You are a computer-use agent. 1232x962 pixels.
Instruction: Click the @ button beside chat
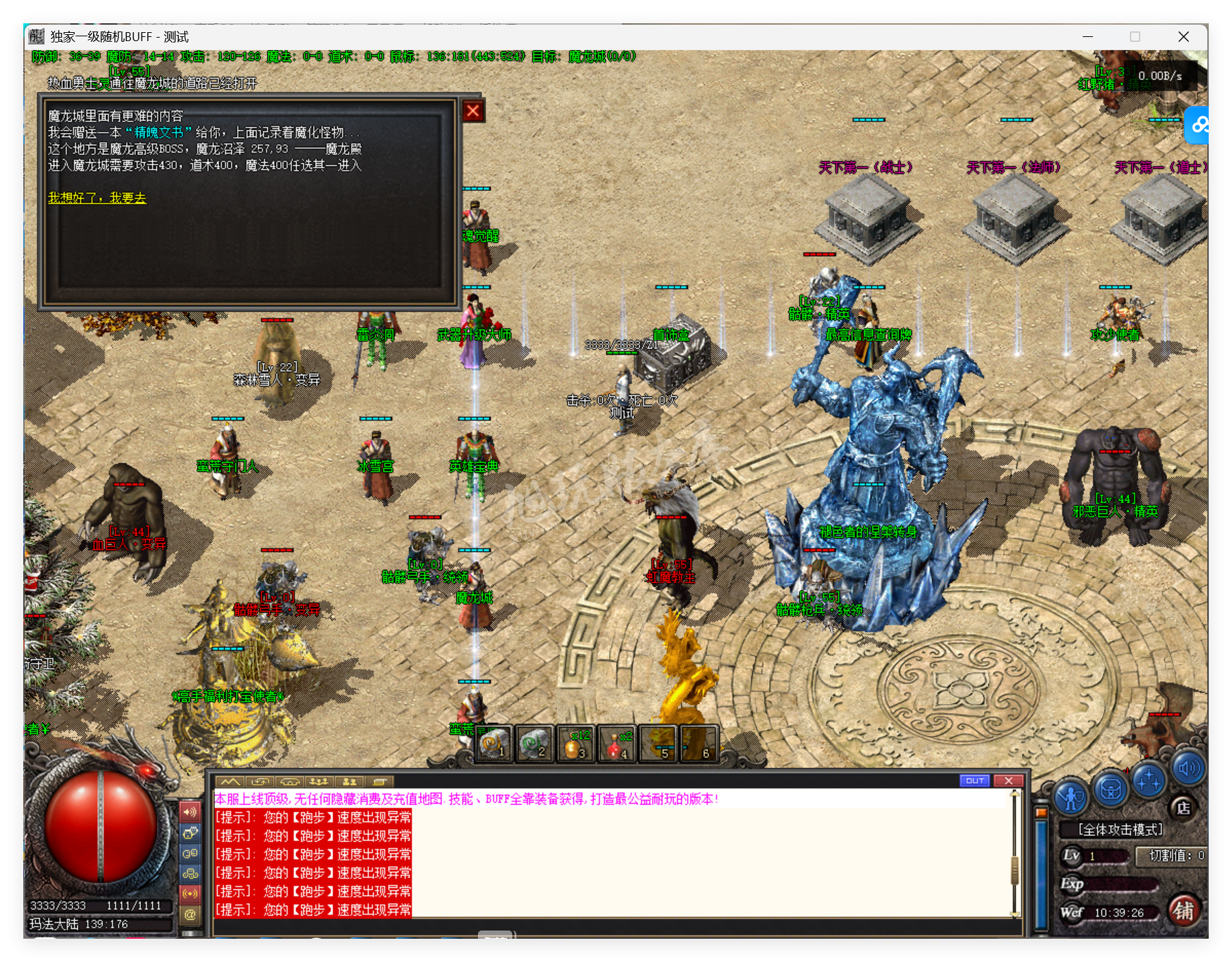tap(190, 914)
